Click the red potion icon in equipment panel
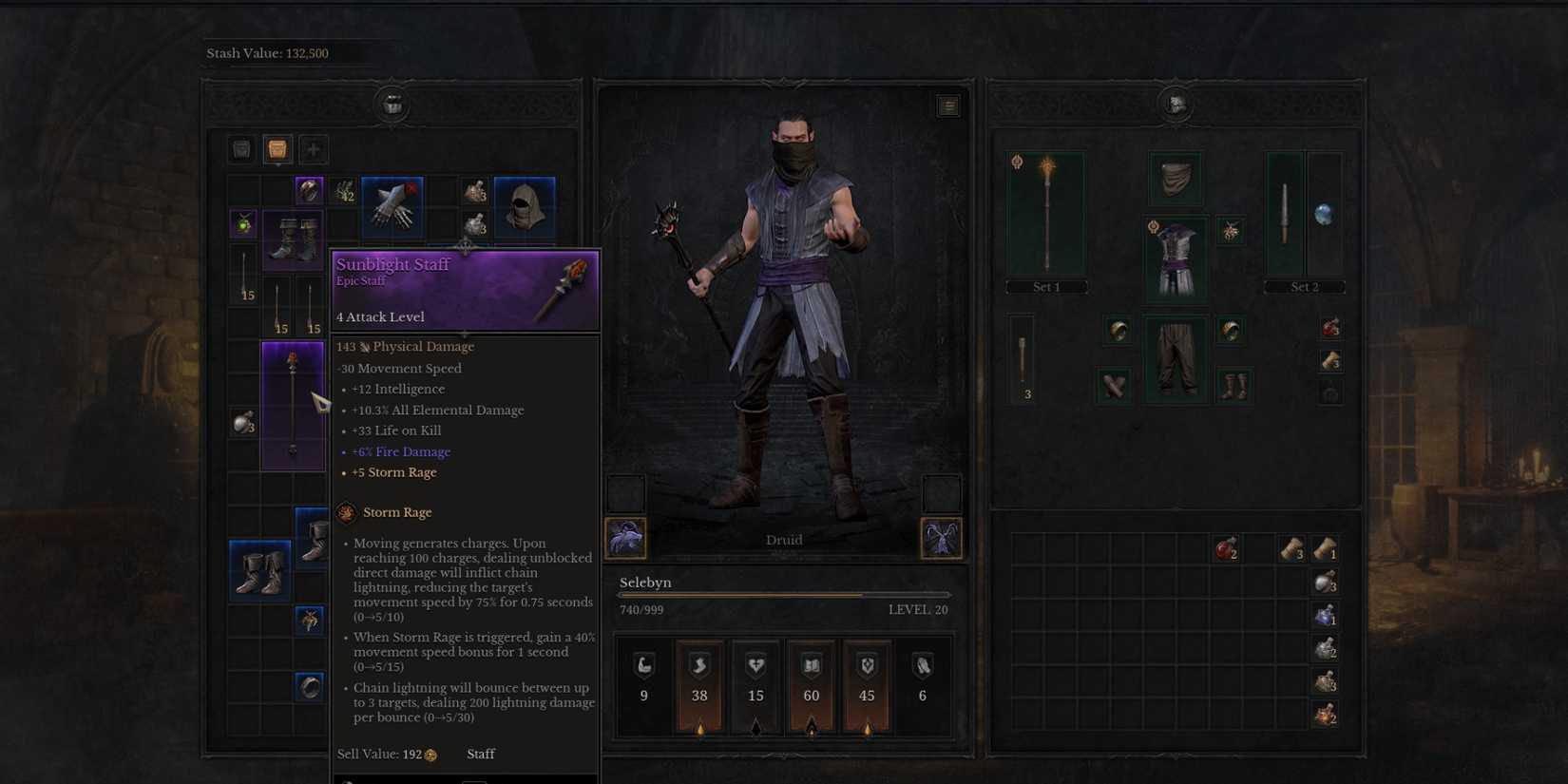 point(1329,327)
